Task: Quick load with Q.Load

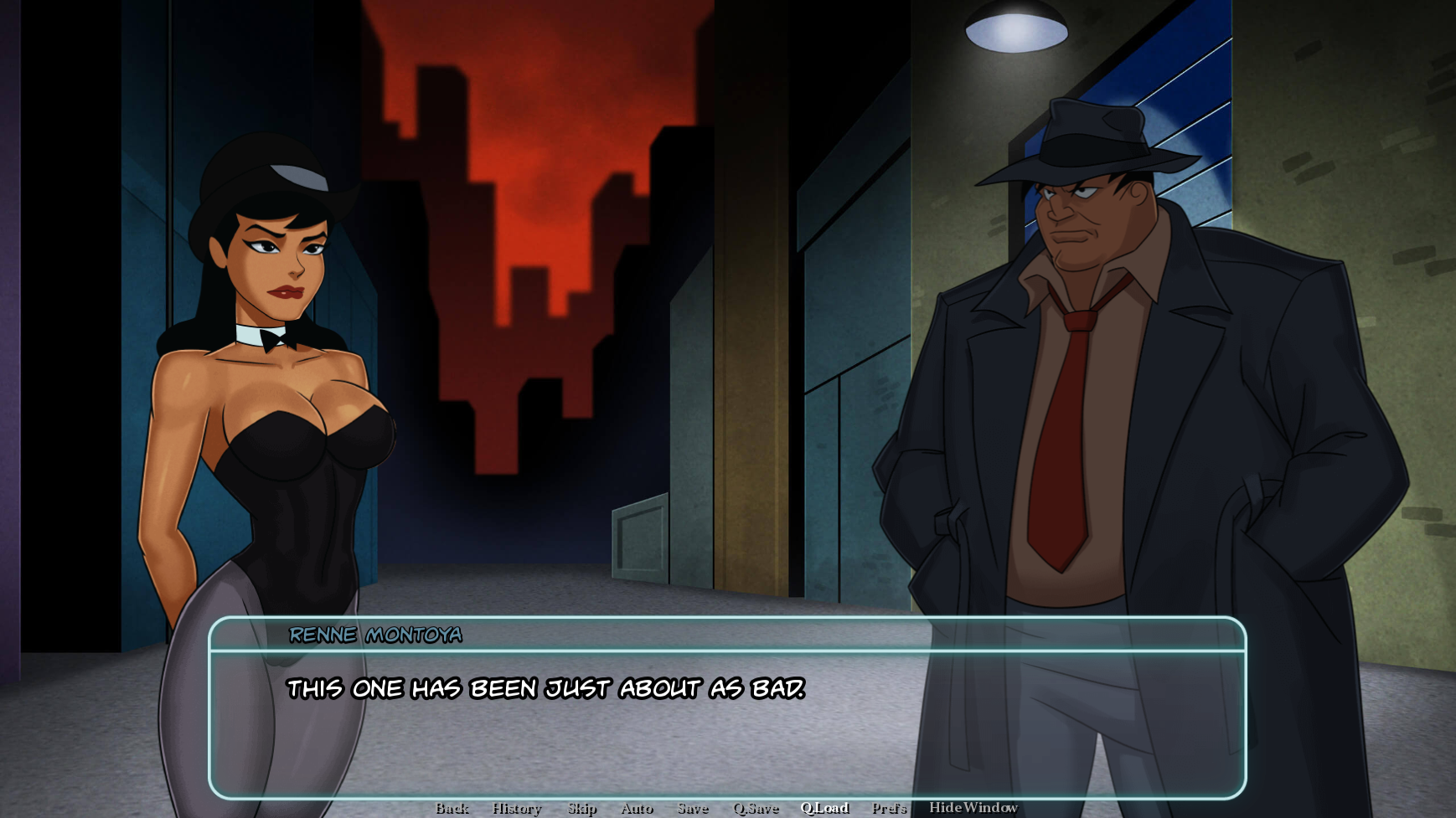Action: pyautogui.click(x=824, y=808)
